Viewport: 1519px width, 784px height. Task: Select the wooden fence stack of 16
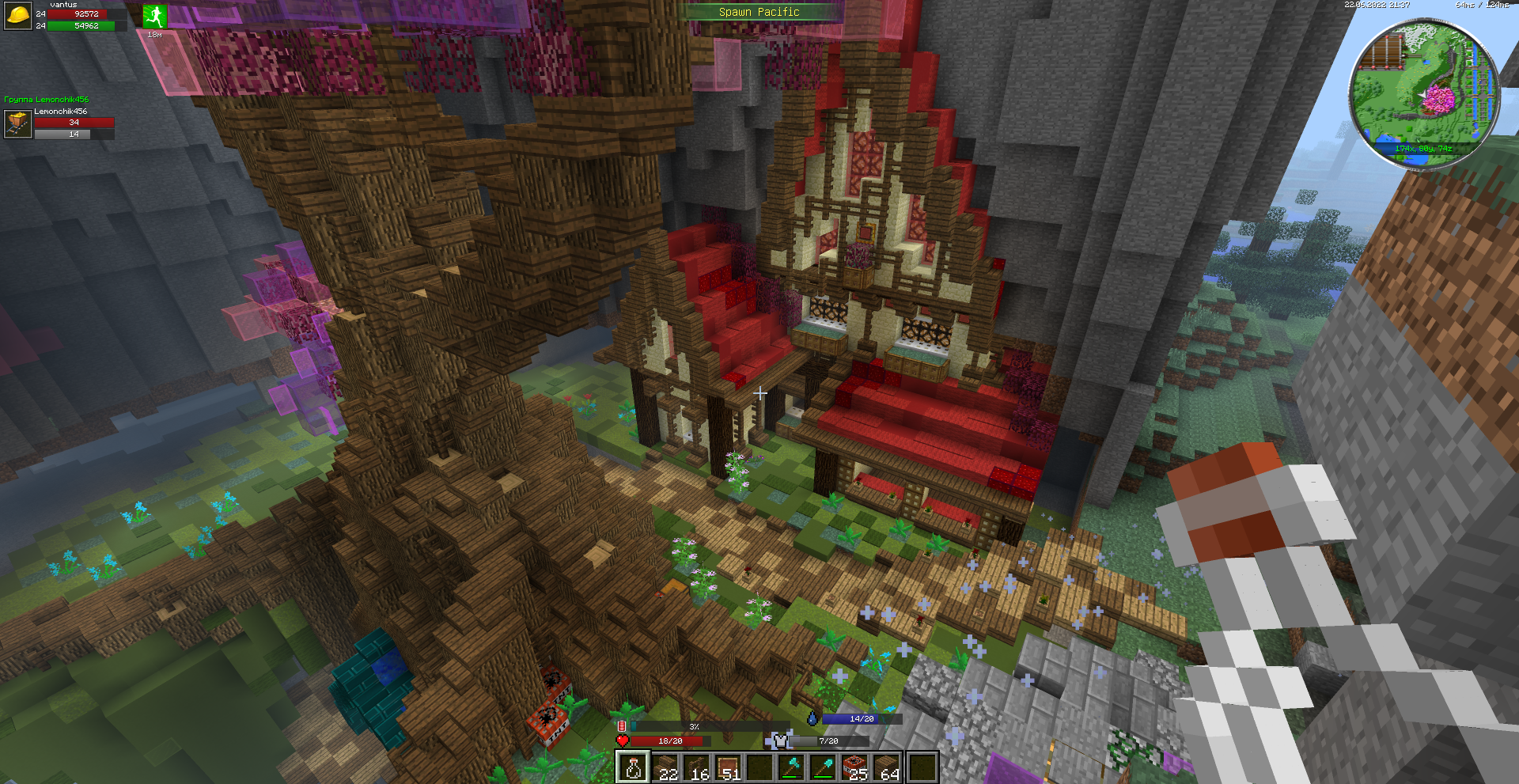(x=696, y=767)
